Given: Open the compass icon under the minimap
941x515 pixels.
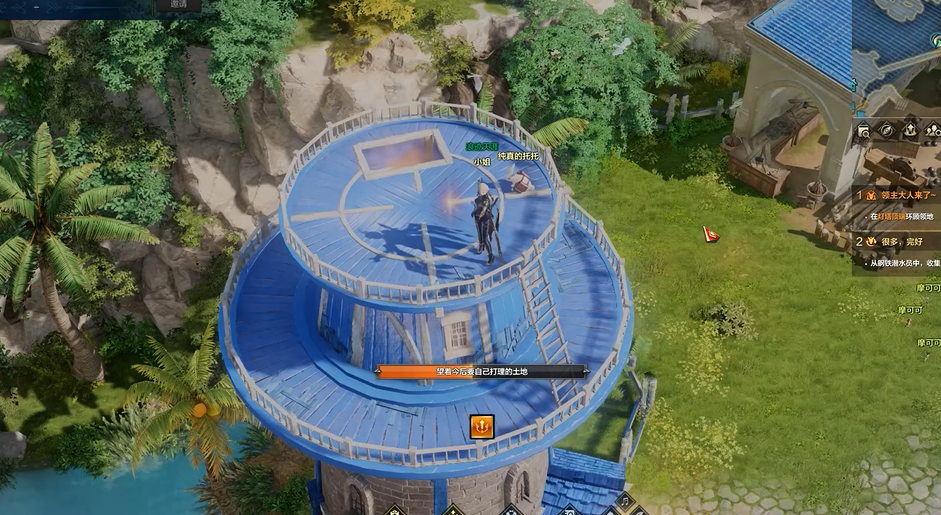Looking at the screenshot, I should [886, 129].
